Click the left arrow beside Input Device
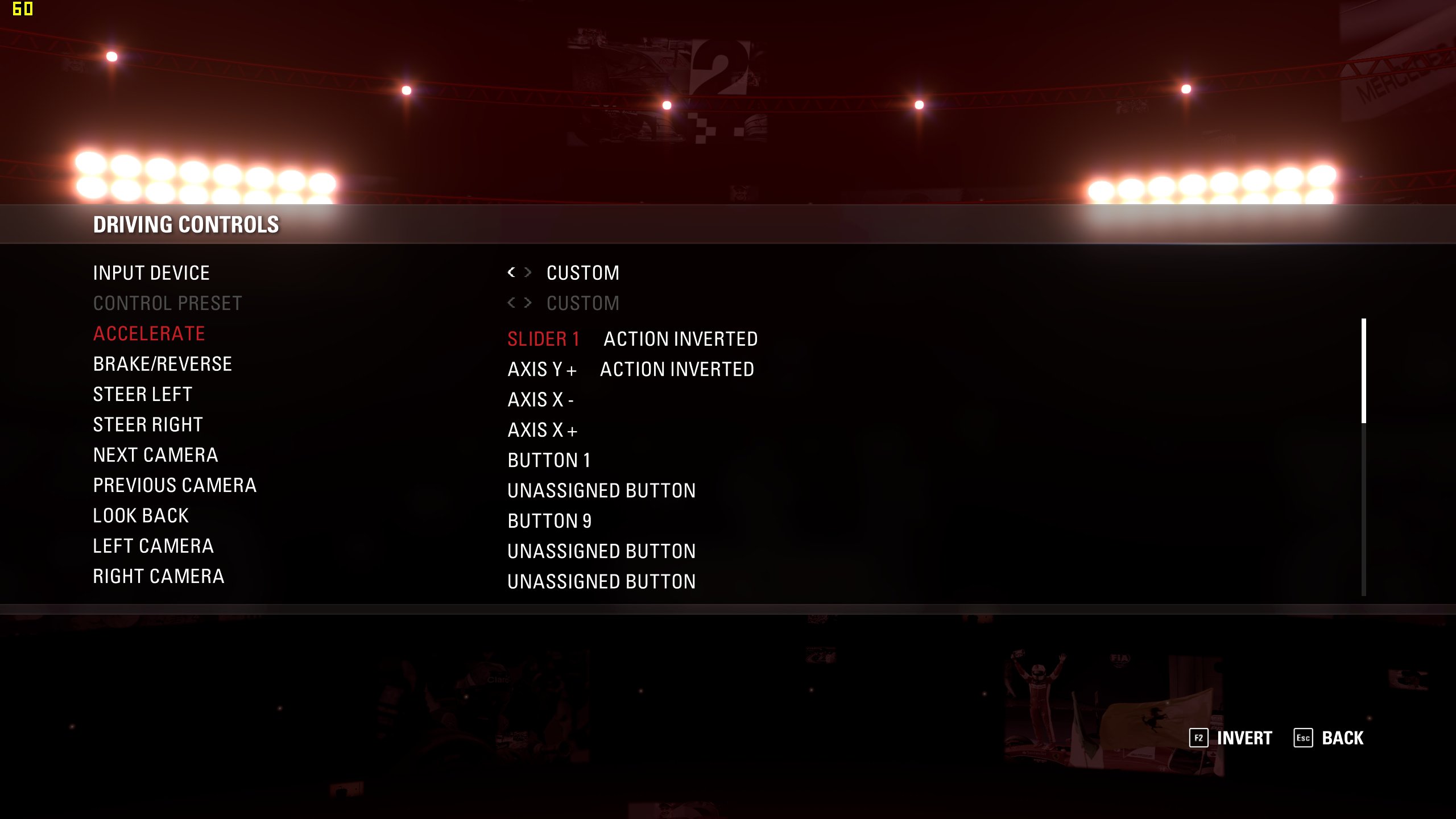 [x=511, y=272]
